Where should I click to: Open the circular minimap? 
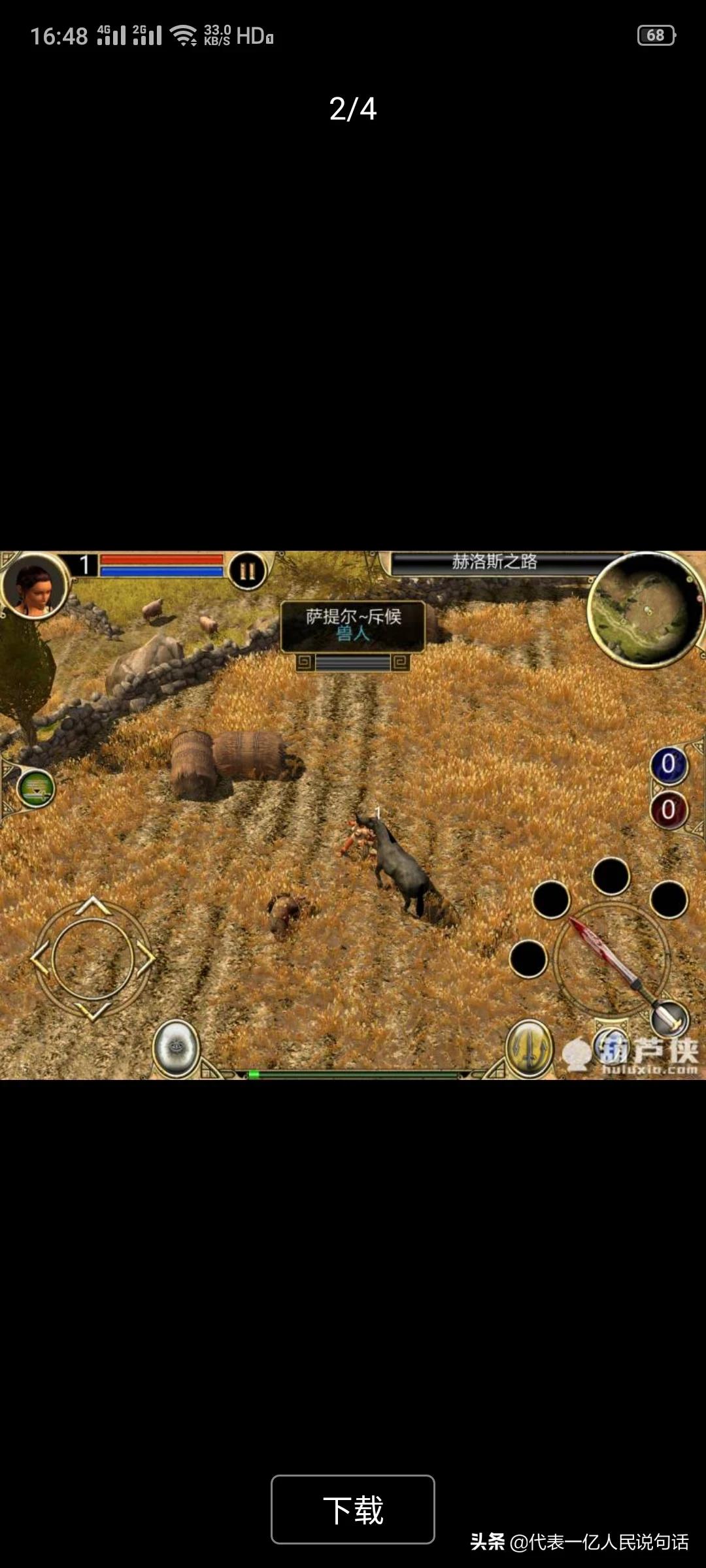[x=645, y=608]
